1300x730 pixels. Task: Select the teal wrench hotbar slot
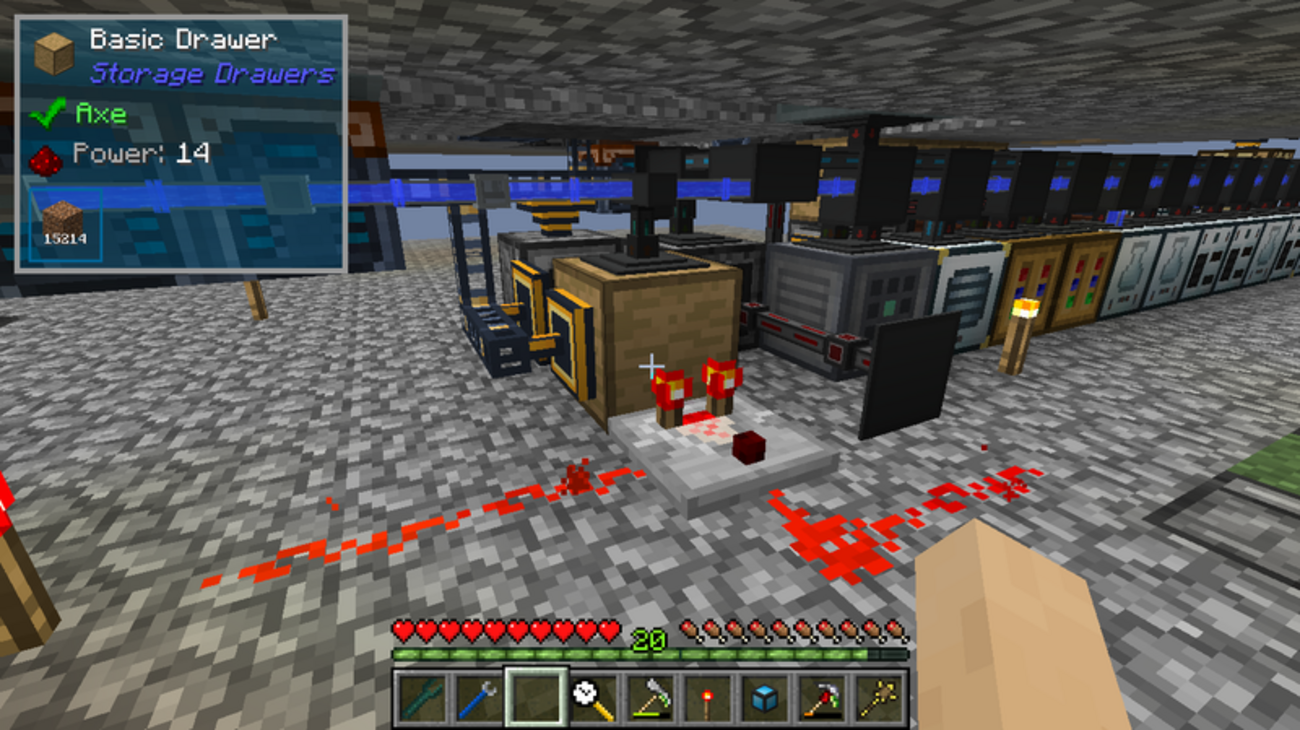tap(419, 697)
